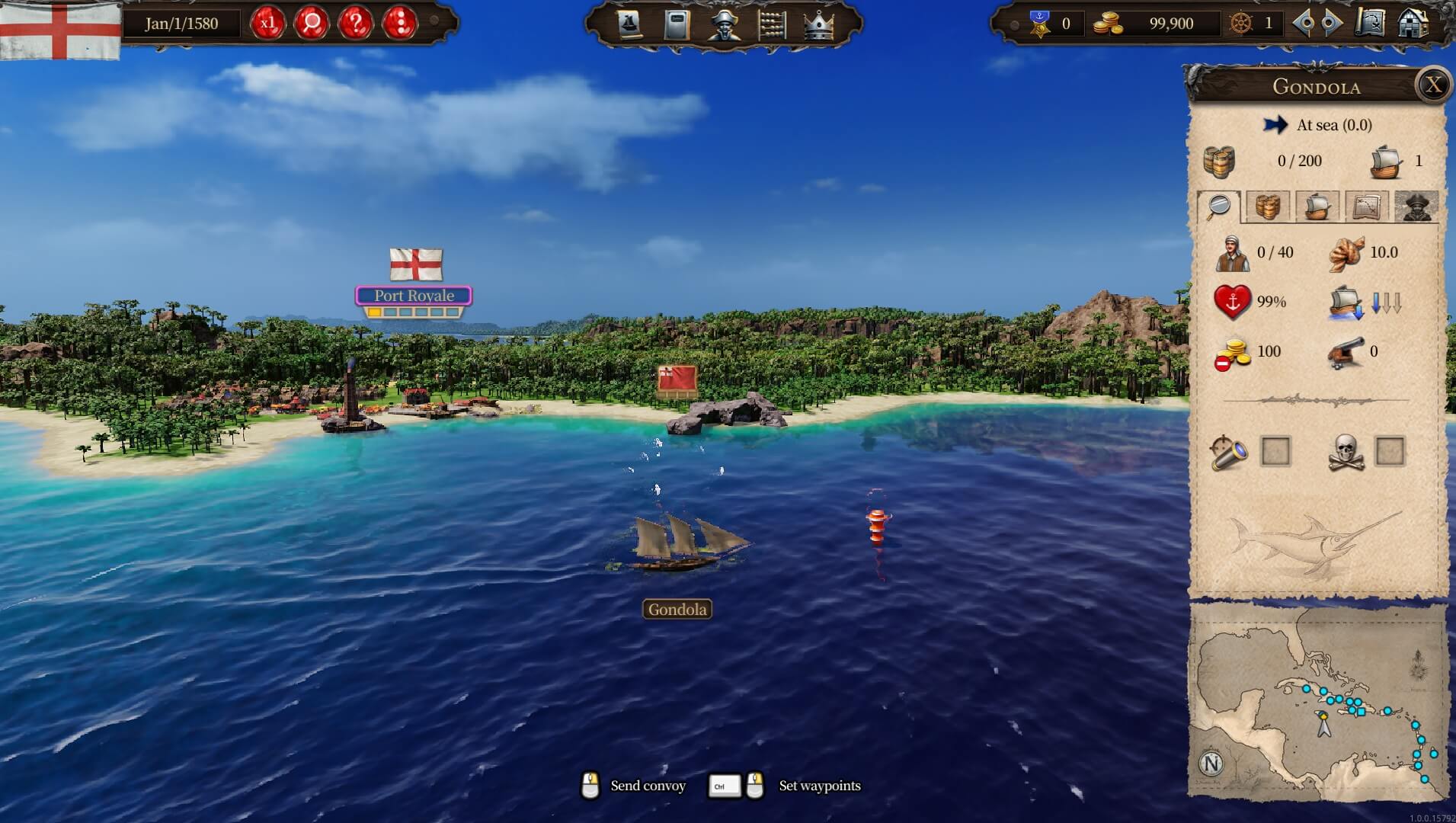This screenshot has height=823, width=1456.
Task: Open the three-dots options menu
Action: click(x=400, y=23)
